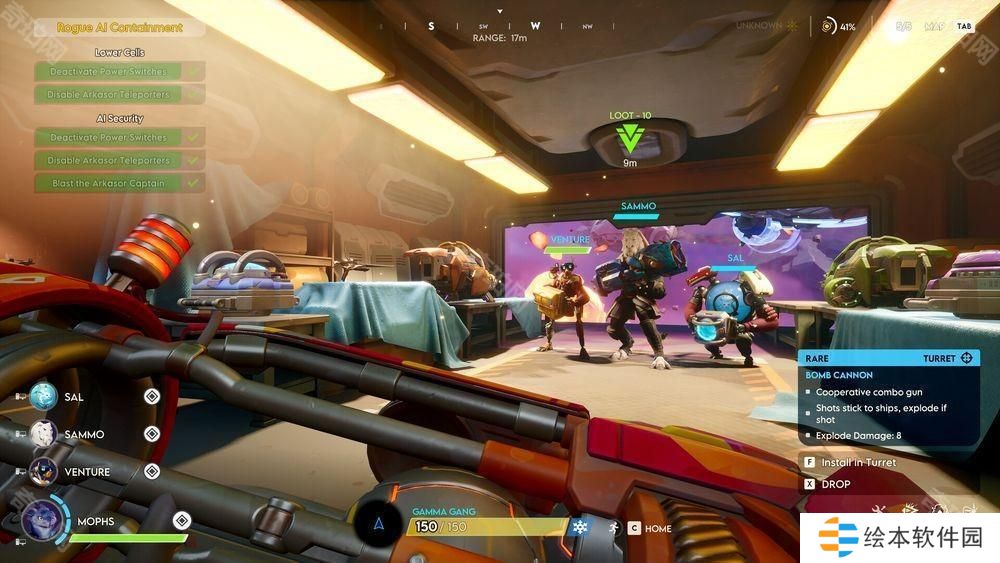This screenshot has height=563, width=1000.
Task: Open the MAP from the top bar
Action: 933,26
